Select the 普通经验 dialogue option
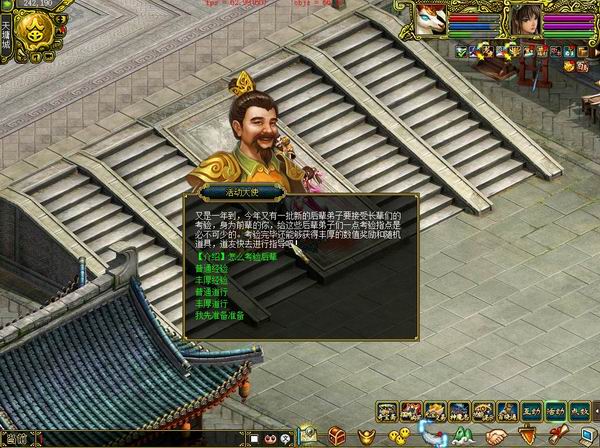Image resolution: width=600 pixels, height=448 pixels. coord(212,269)
